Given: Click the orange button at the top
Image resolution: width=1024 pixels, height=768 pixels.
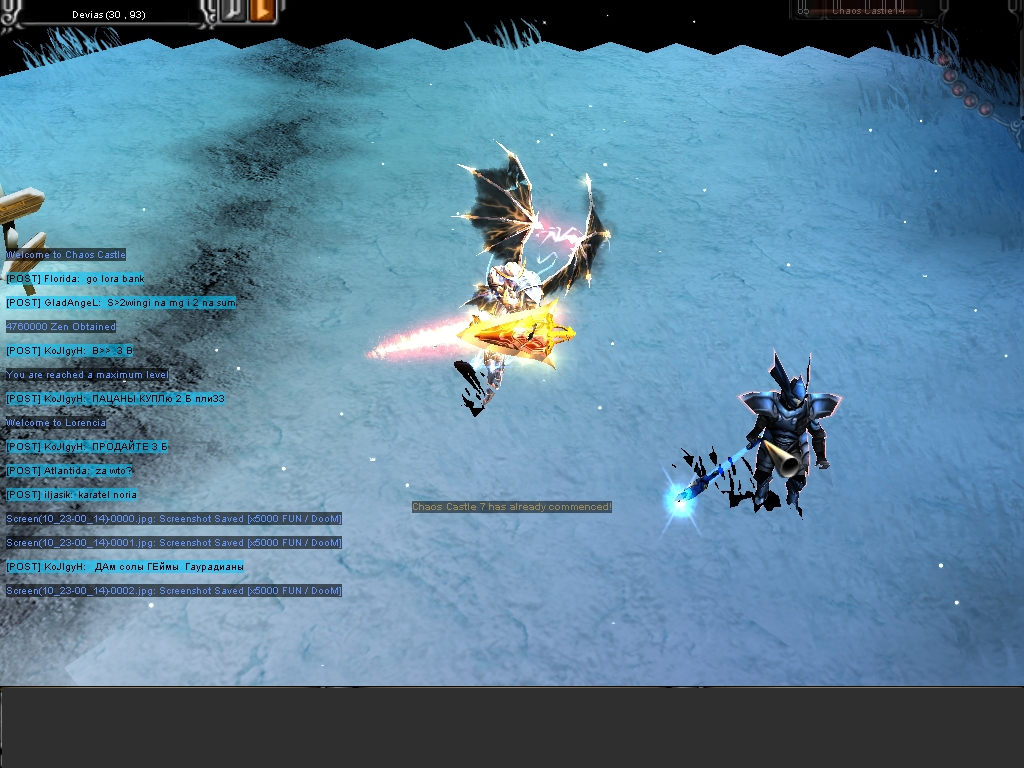Looking at the screenshot, I should point(261,10).
